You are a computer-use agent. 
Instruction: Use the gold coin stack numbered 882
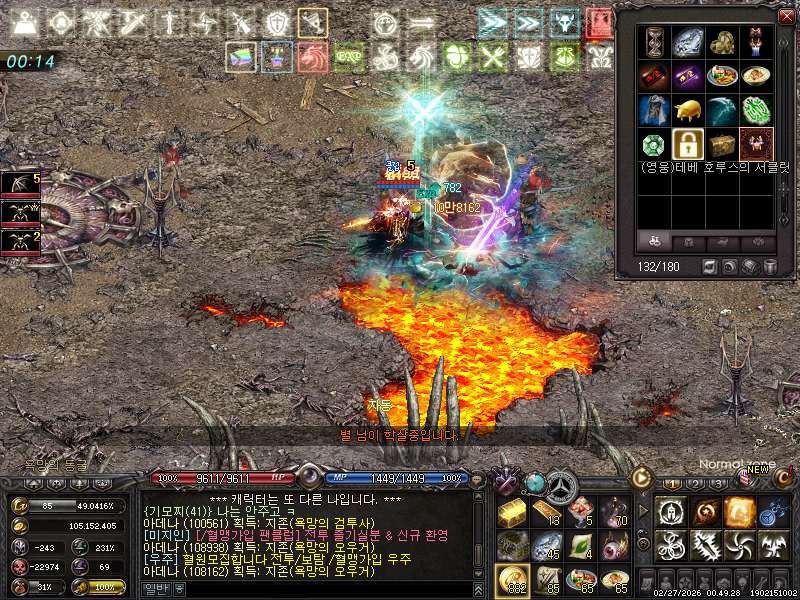(512, 580)
